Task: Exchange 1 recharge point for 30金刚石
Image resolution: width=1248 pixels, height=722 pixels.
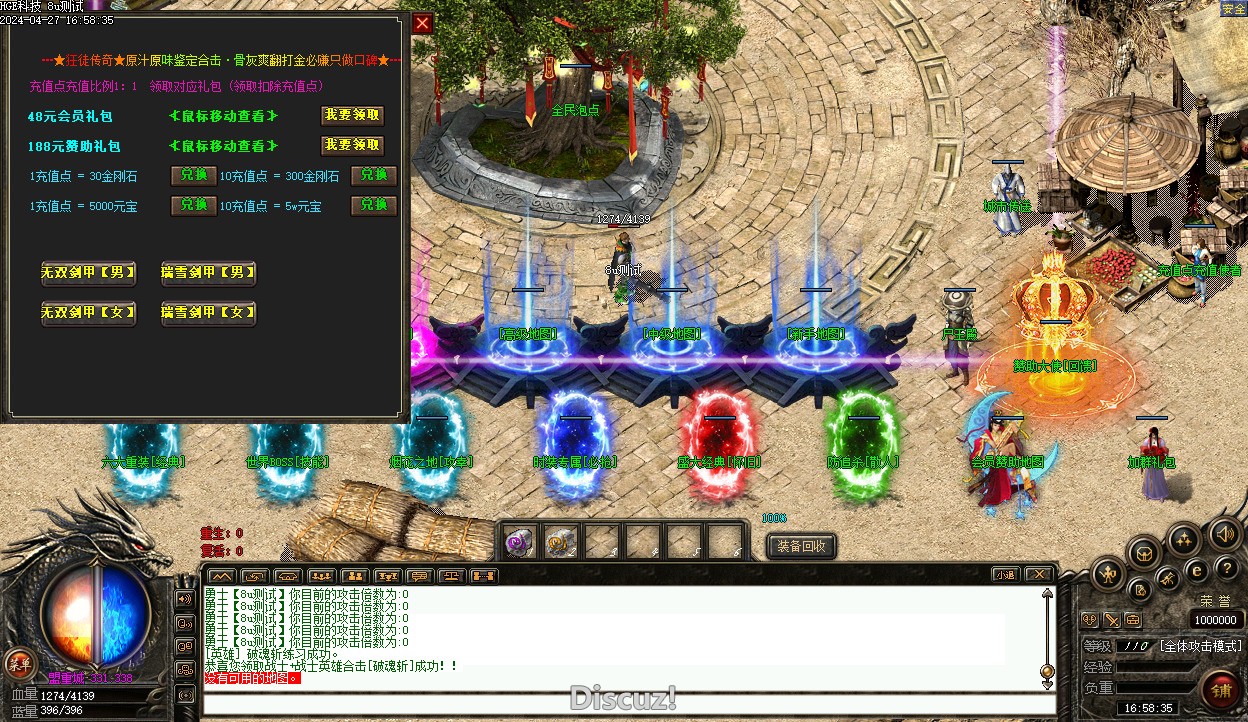Action: 193,176
